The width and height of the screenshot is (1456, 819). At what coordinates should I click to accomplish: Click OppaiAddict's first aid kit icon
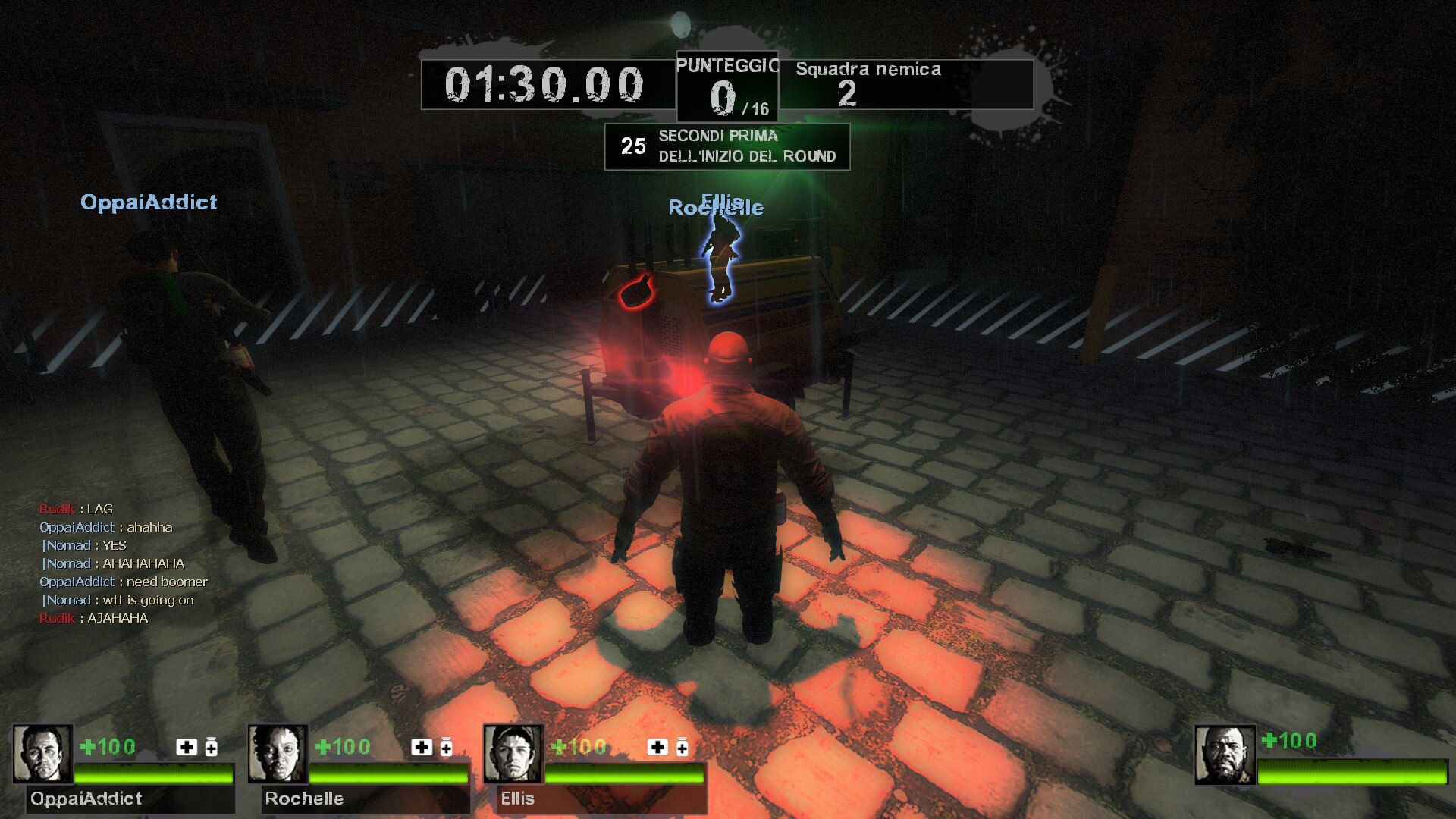click(187, 747)
